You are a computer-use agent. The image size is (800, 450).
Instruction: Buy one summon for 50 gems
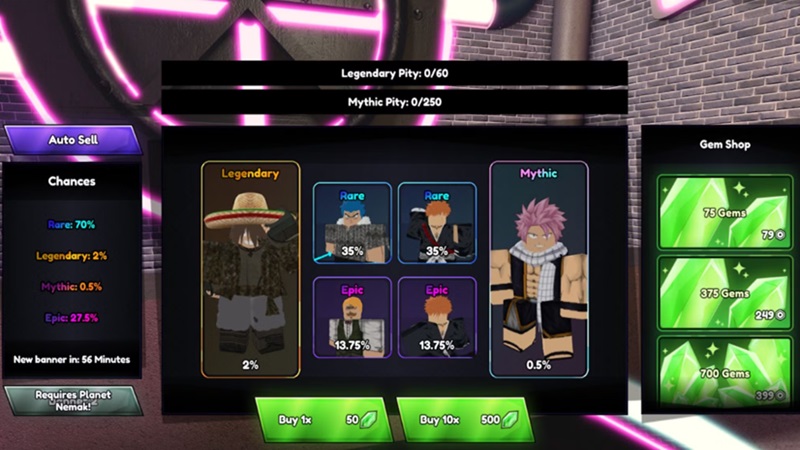click(x=320, y=419)
